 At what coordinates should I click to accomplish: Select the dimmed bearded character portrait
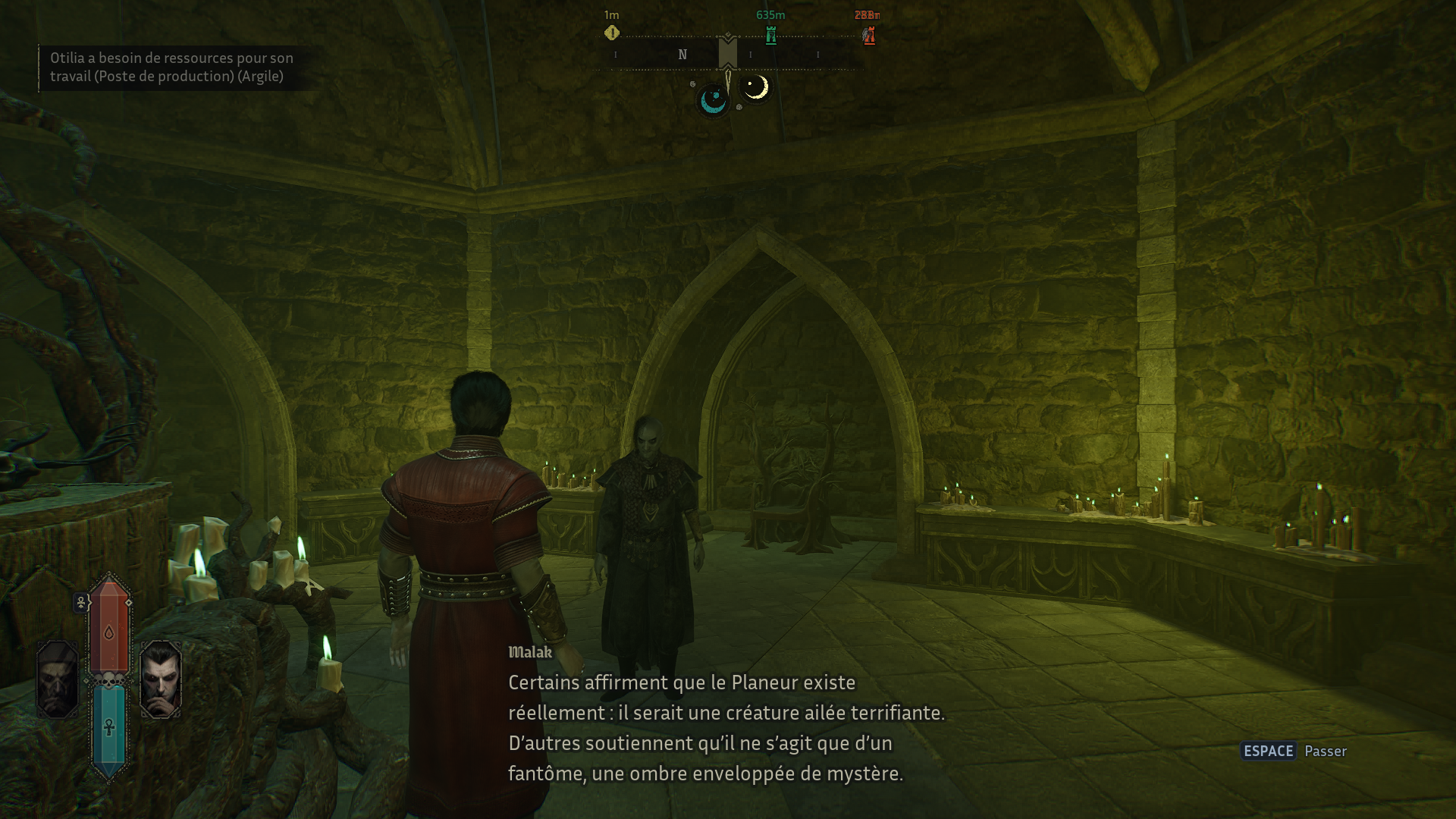pos(58,679)
